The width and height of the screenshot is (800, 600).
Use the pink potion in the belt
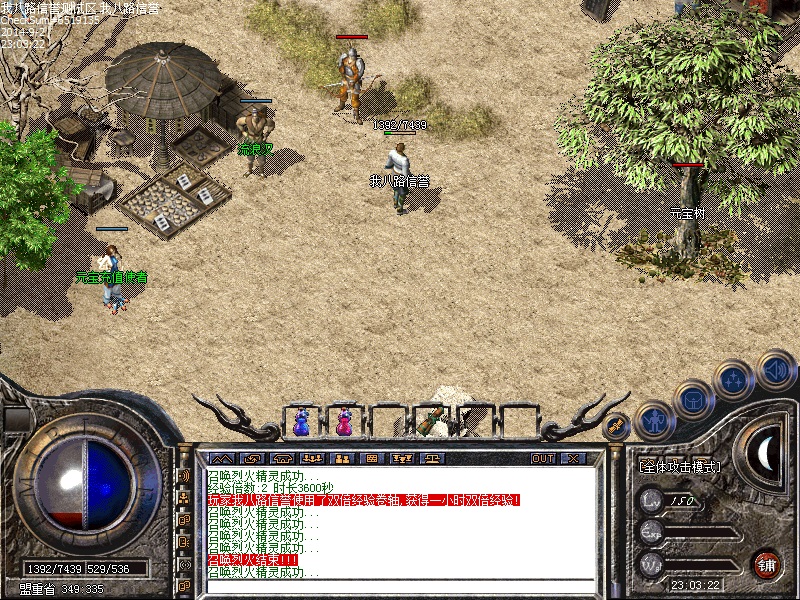coord(344,422)
